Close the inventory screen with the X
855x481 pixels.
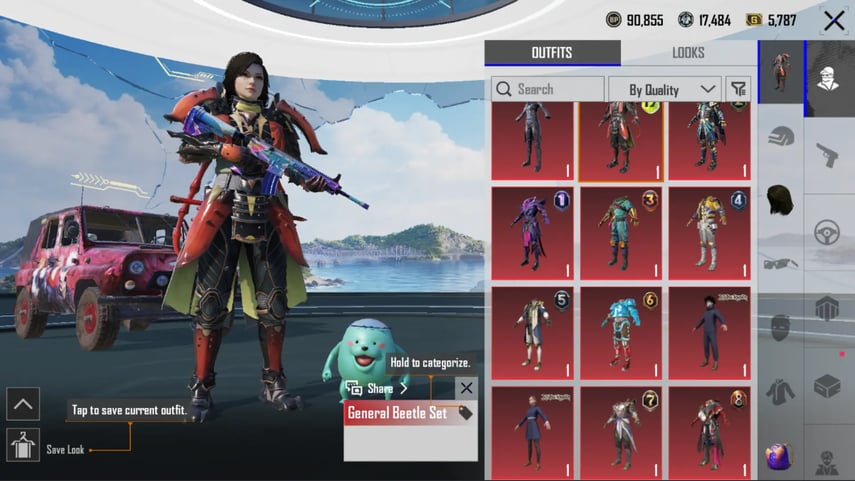coord(833,20)
